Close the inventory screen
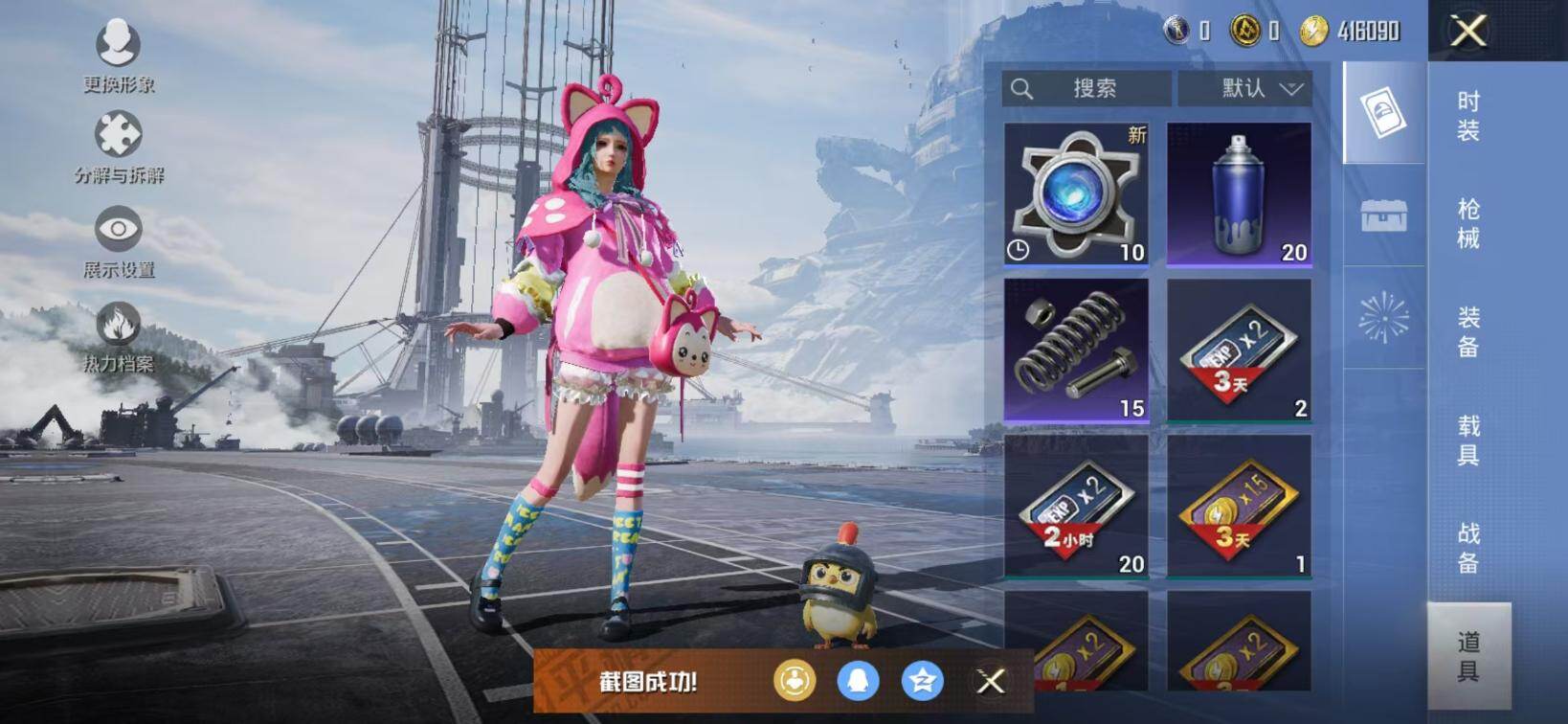The height and width of the screenshot is (724, 1568). pos(1468,31)
